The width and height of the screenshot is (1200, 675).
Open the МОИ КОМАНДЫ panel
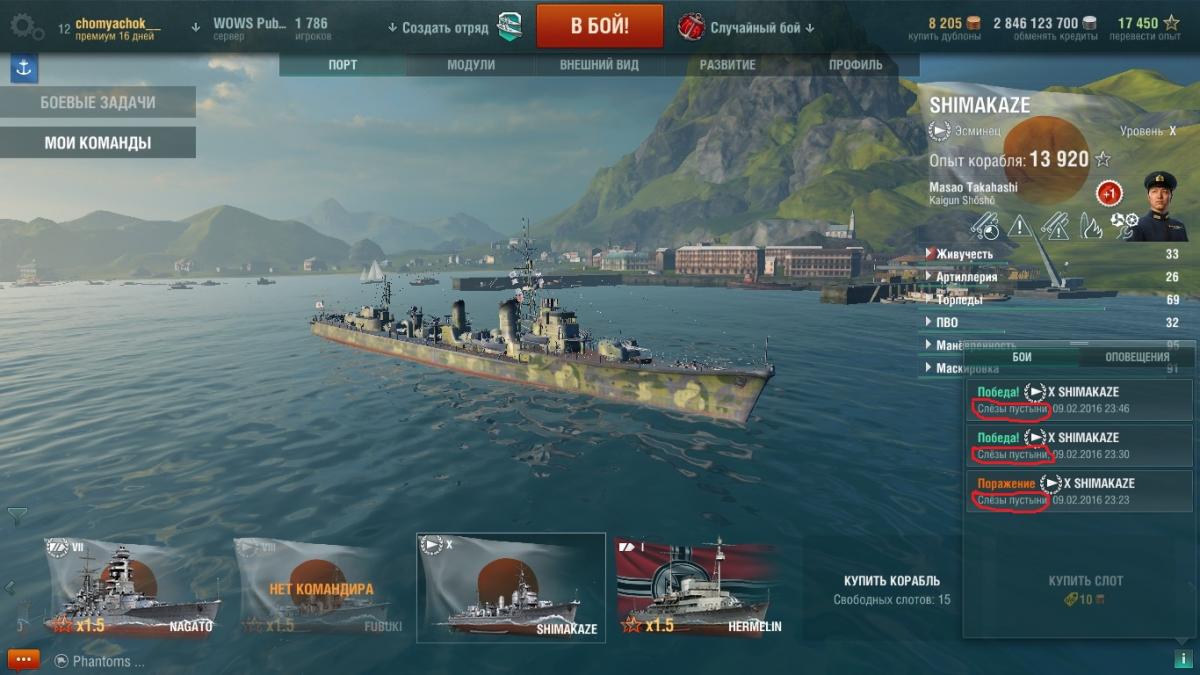(x=97, y=143)
